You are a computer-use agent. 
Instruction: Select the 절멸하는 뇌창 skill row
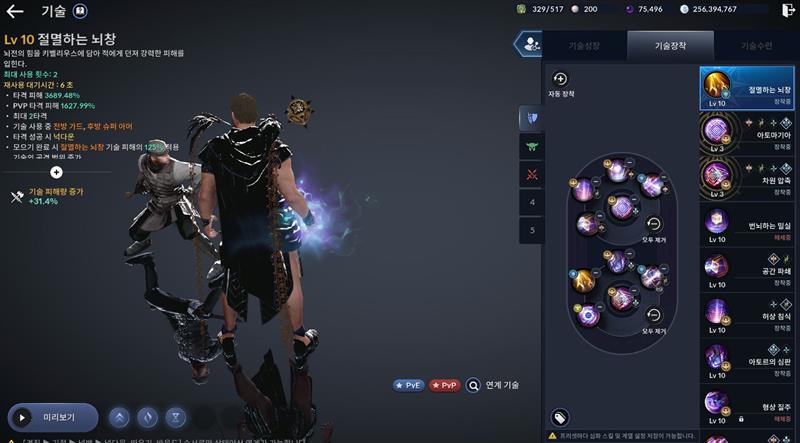748,88
